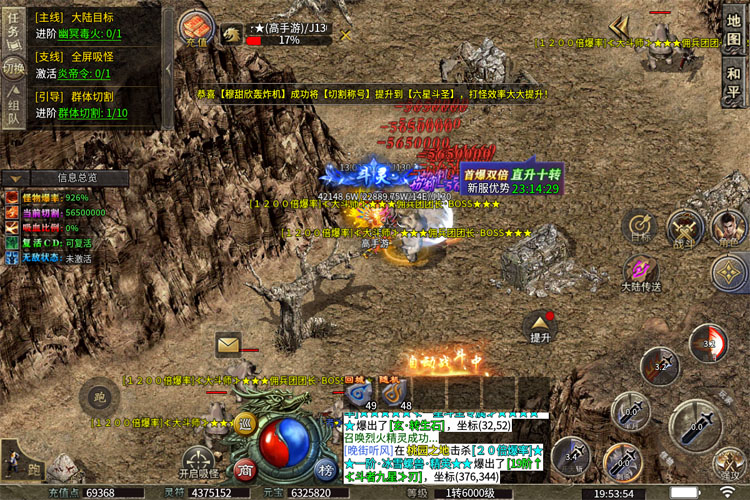Switch to the 组队 team tab
This screenshot has height=500, width=750.
13,110
